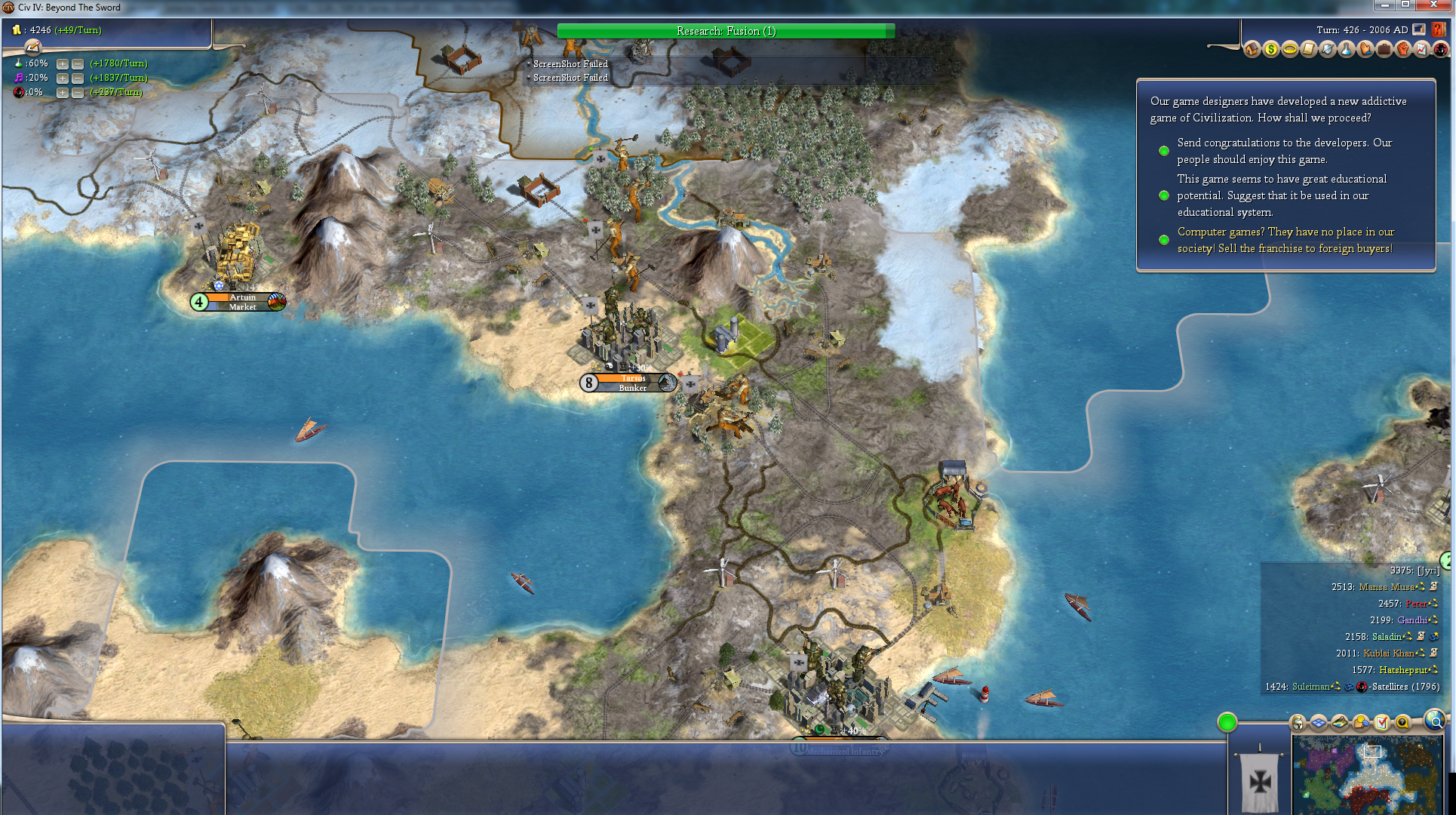
Task: Decrease the culture rate percentage
Action: [x=77, y=78]
